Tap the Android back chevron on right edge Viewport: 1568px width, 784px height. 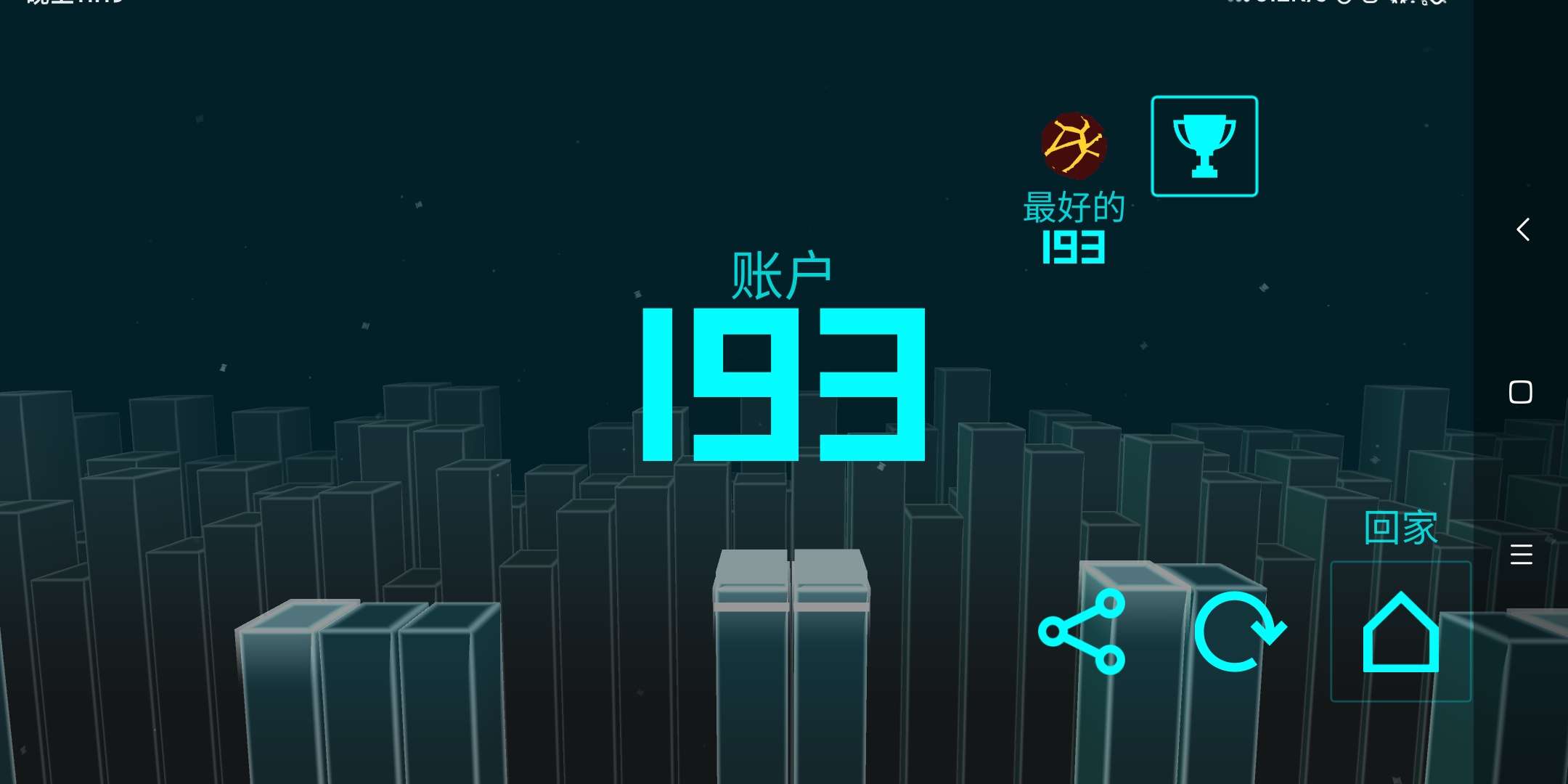click(x=1523, y=229)
